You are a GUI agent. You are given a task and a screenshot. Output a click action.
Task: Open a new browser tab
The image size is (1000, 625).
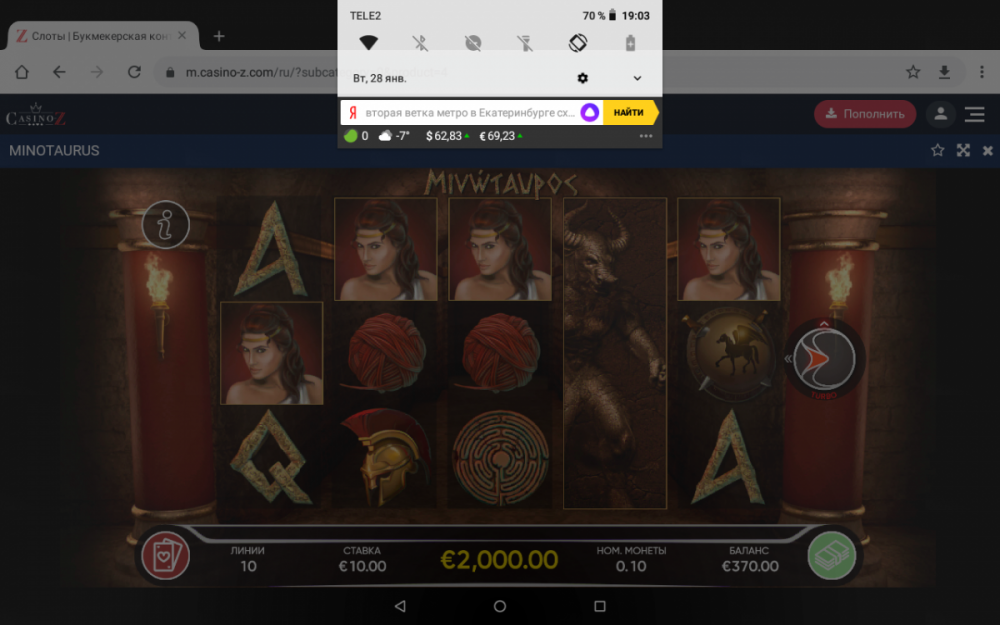(219, 36)
